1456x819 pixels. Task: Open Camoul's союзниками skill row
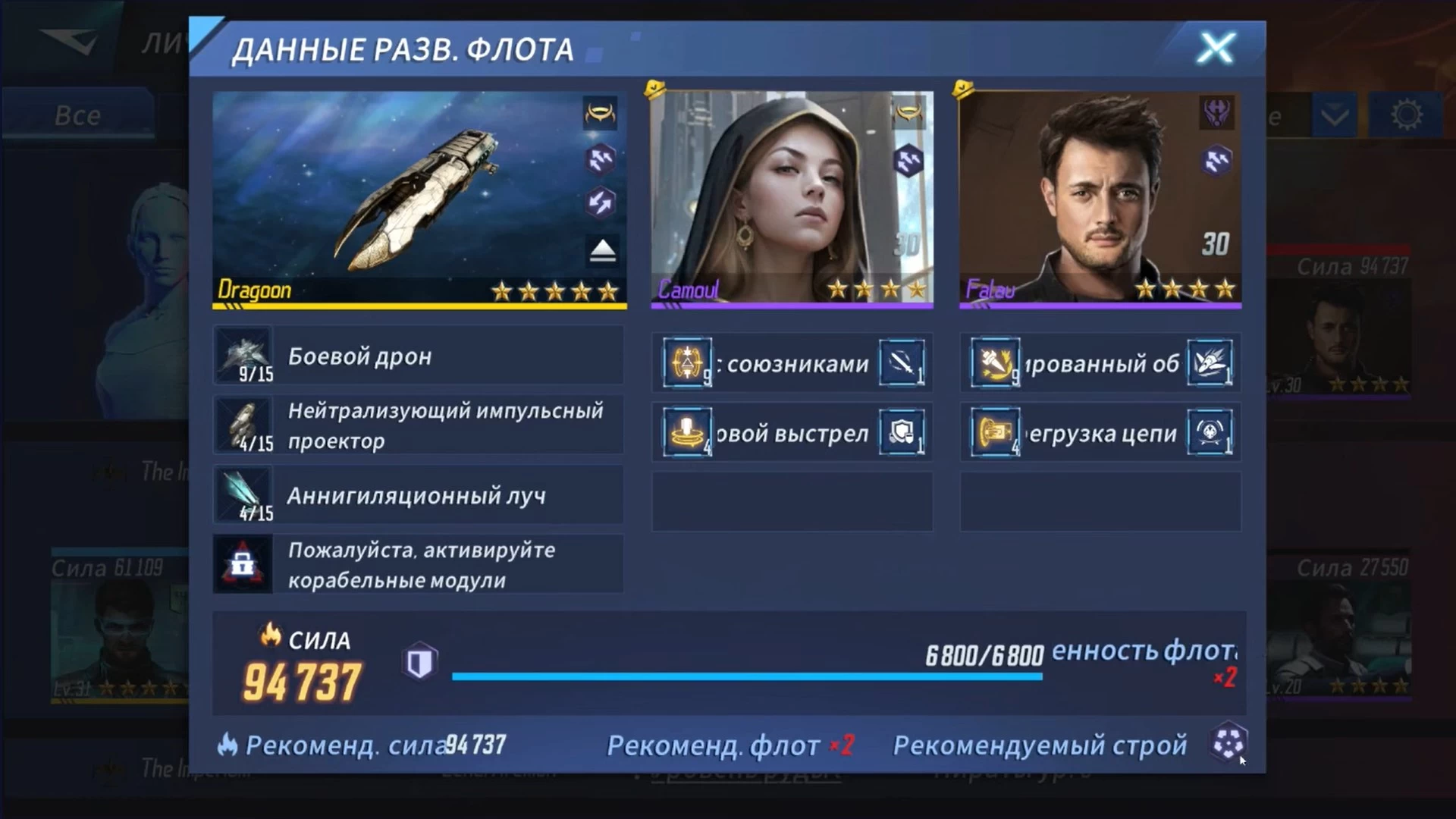[x=792, y=363]
